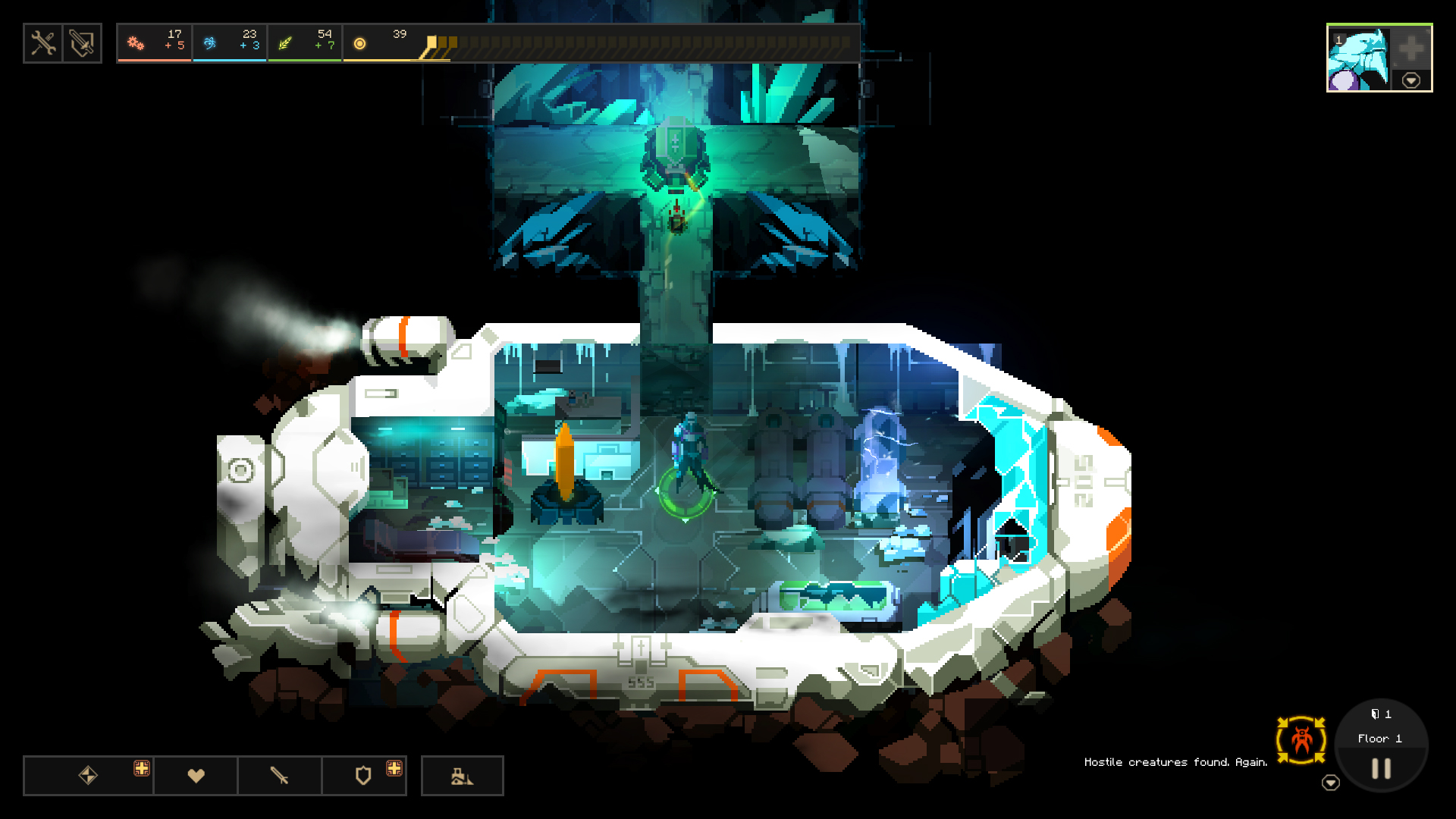Click the diamond crystal action bar icon
Screen dimensions: 1456x819
tap(87, 775)
